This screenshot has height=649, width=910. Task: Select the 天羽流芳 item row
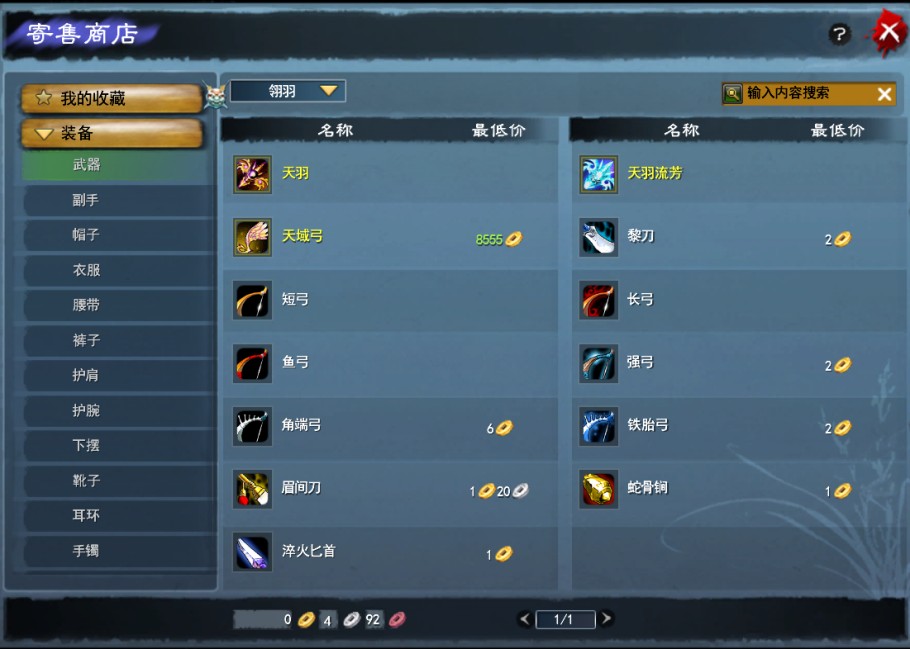coord(735,173)
